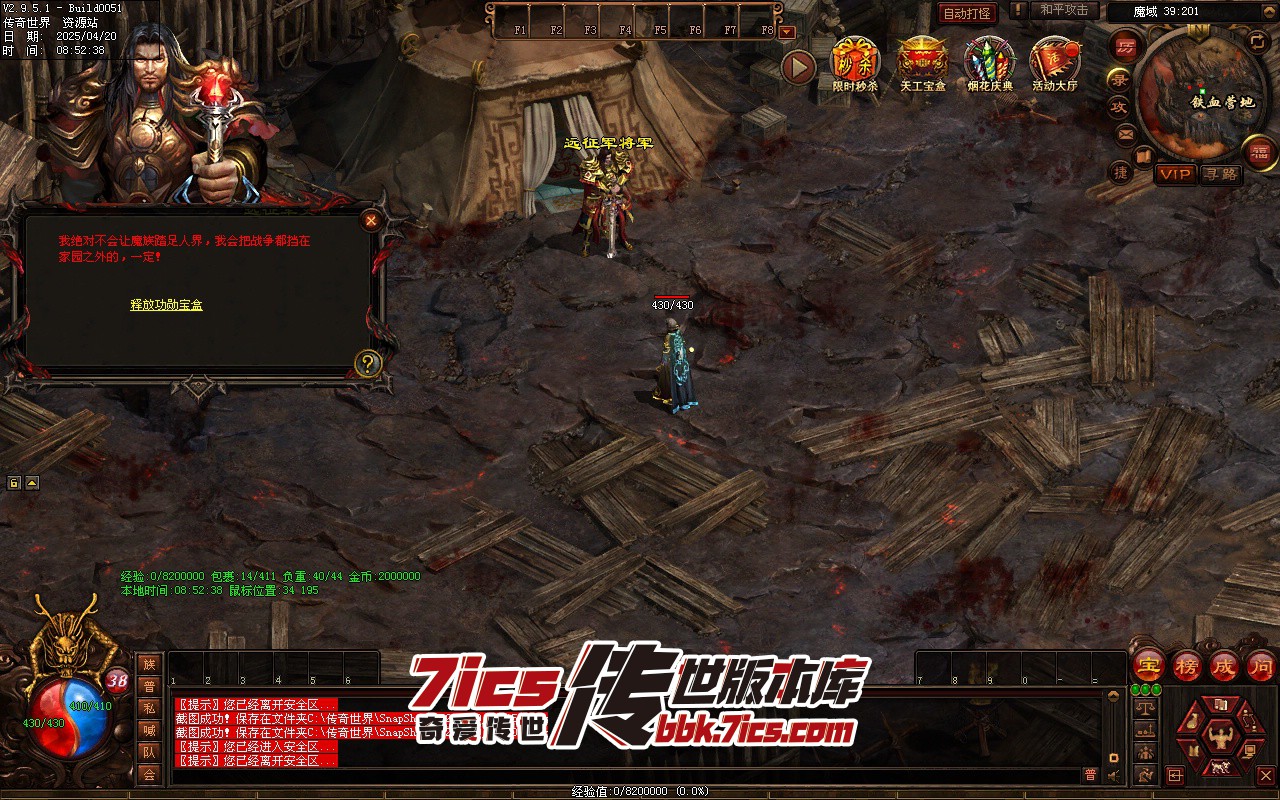Open the dialogue help question mark
Image resolution: width=1280 pixels, height=800 pixels.
point(368,363)
